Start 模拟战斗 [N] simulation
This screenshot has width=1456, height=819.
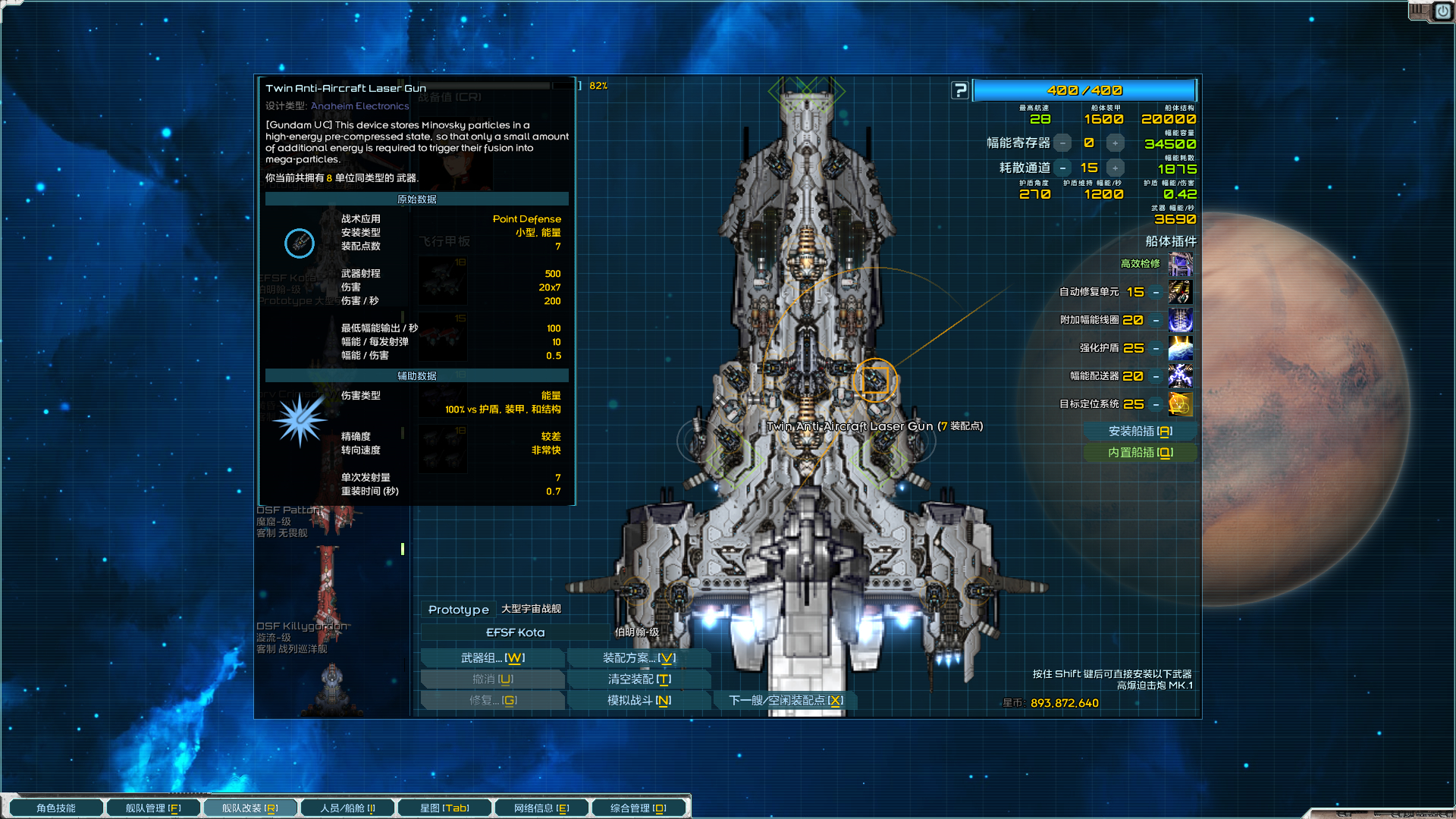(x=639, y=700)
